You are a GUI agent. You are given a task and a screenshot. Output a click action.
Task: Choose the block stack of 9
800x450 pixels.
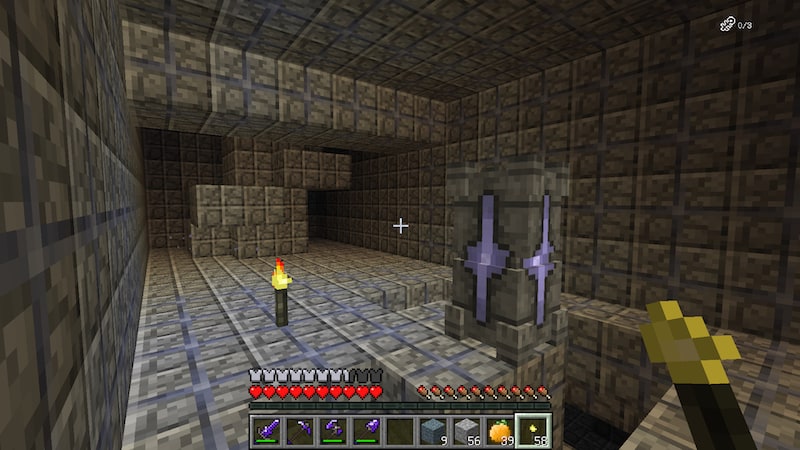tap(432, 431)
